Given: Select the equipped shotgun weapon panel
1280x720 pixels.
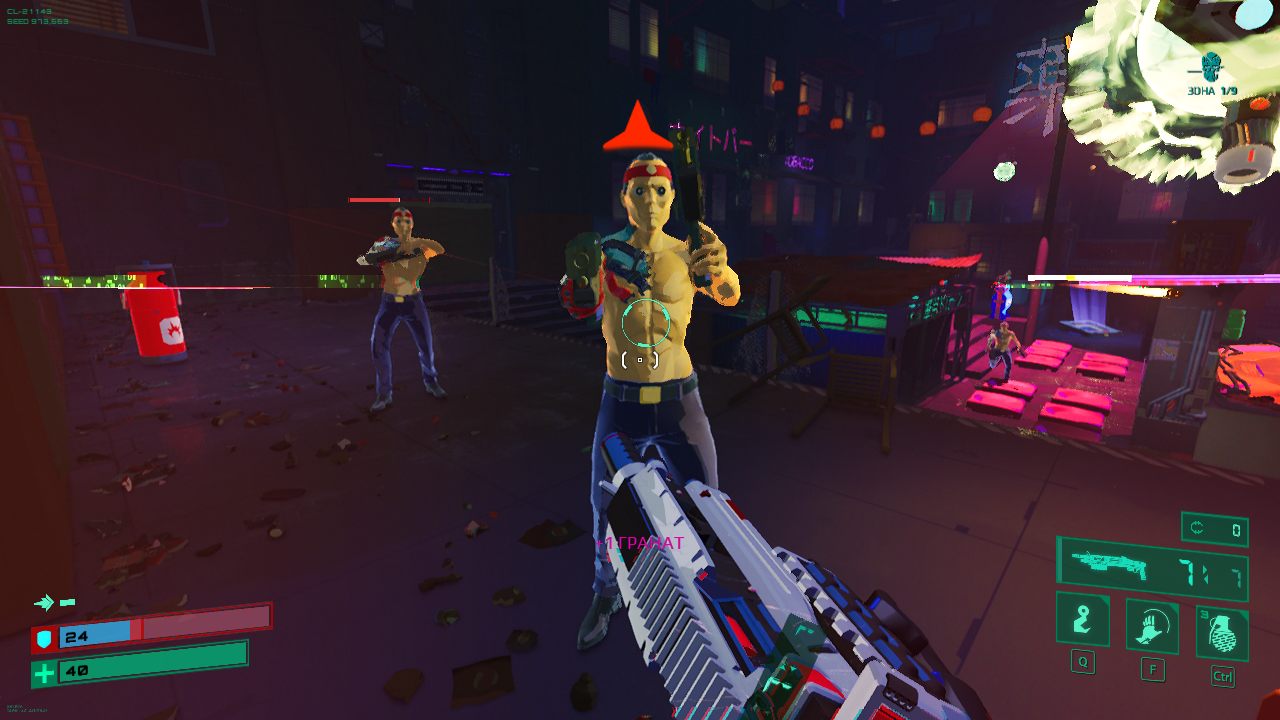Looking at the screenshot, I should coord(1151,567).
